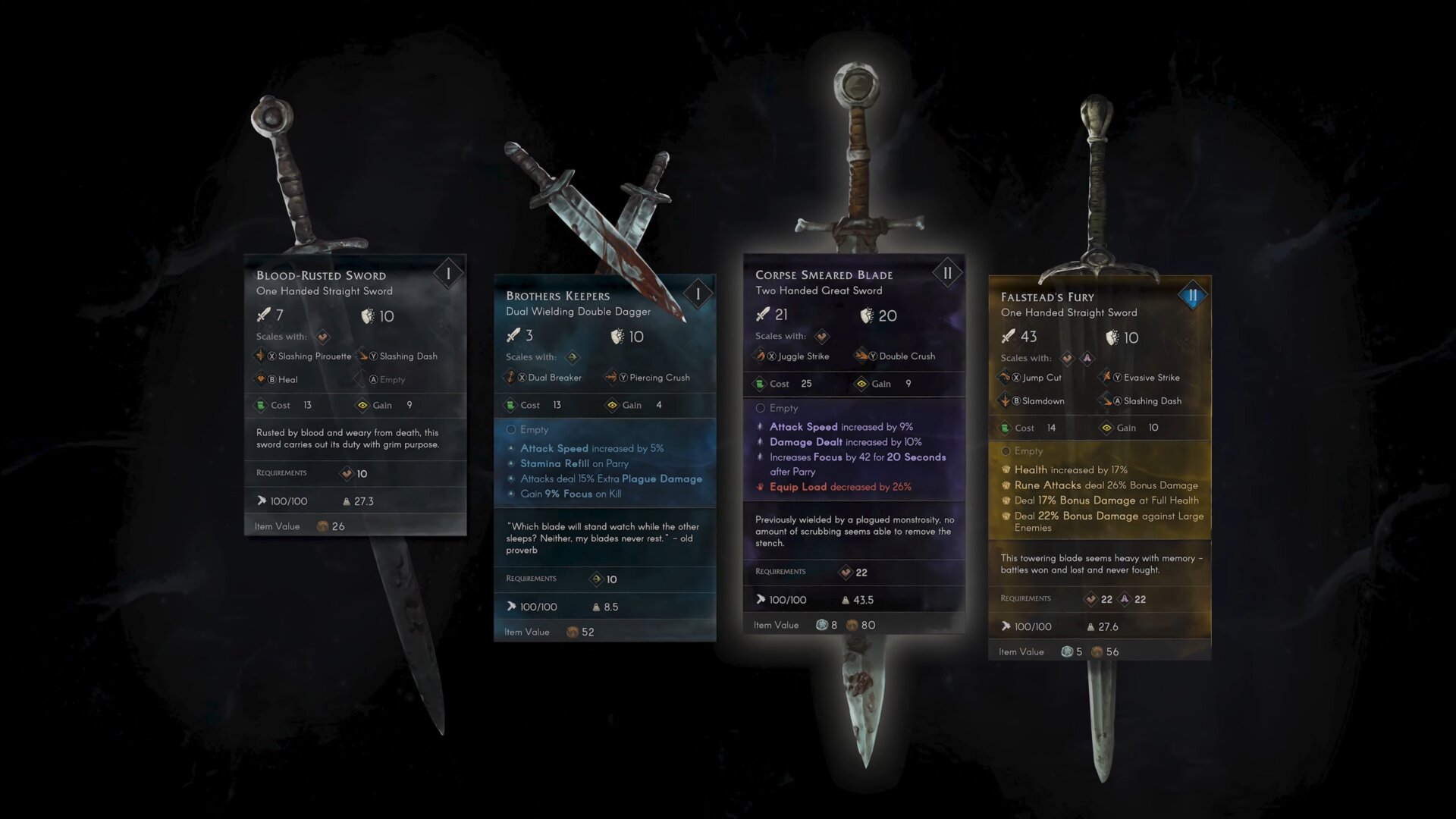This screenshot has width=1456, height=819.
Task: Select the Juggle Strike skill icon
Action: pyautogui.click(x=760, y=356)
